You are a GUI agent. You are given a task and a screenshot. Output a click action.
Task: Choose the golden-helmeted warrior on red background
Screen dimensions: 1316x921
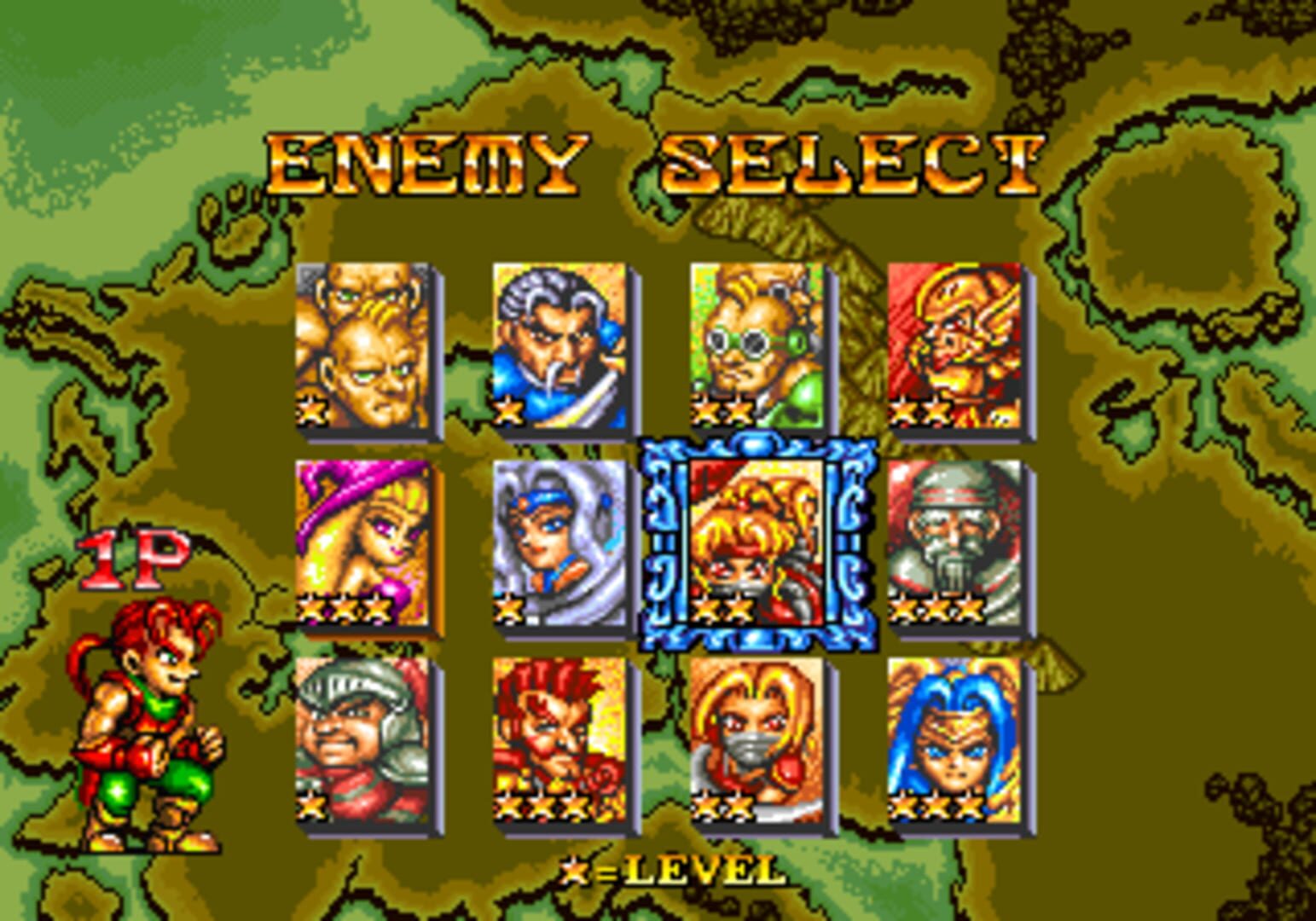pyautogui.click(x=951, y=345)
